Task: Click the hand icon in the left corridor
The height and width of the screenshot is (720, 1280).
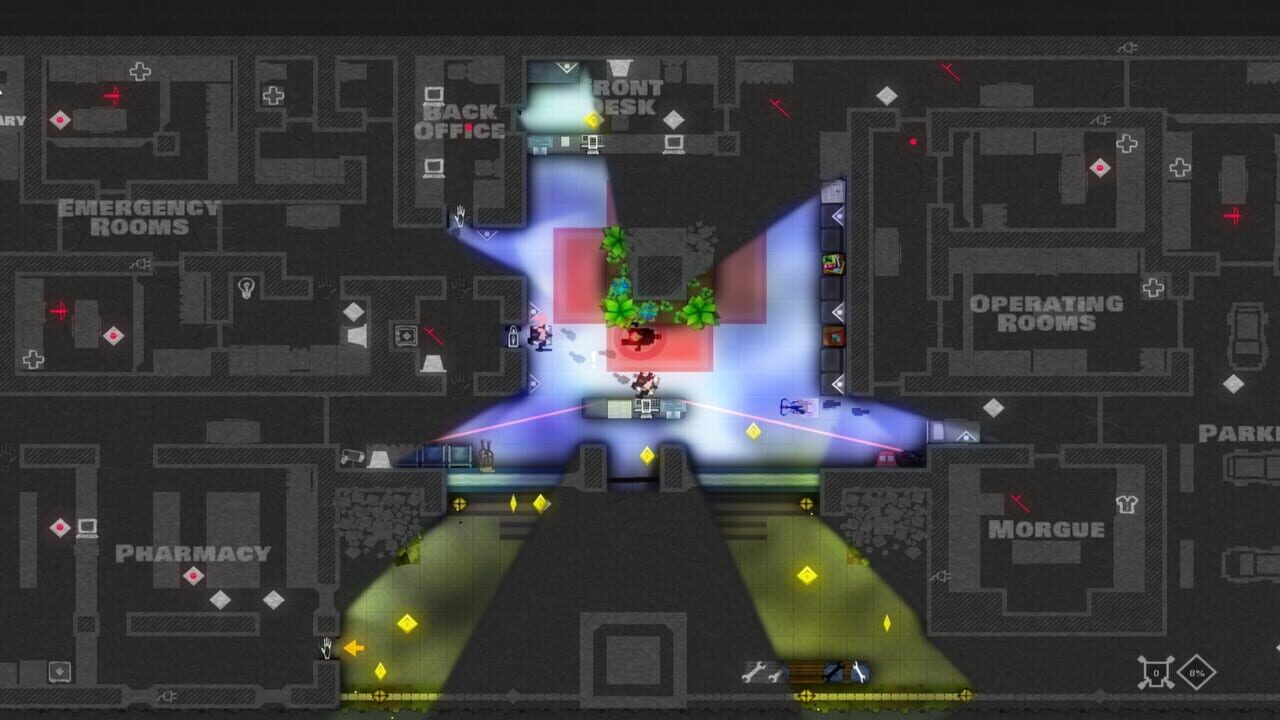Action: [460, 214]
